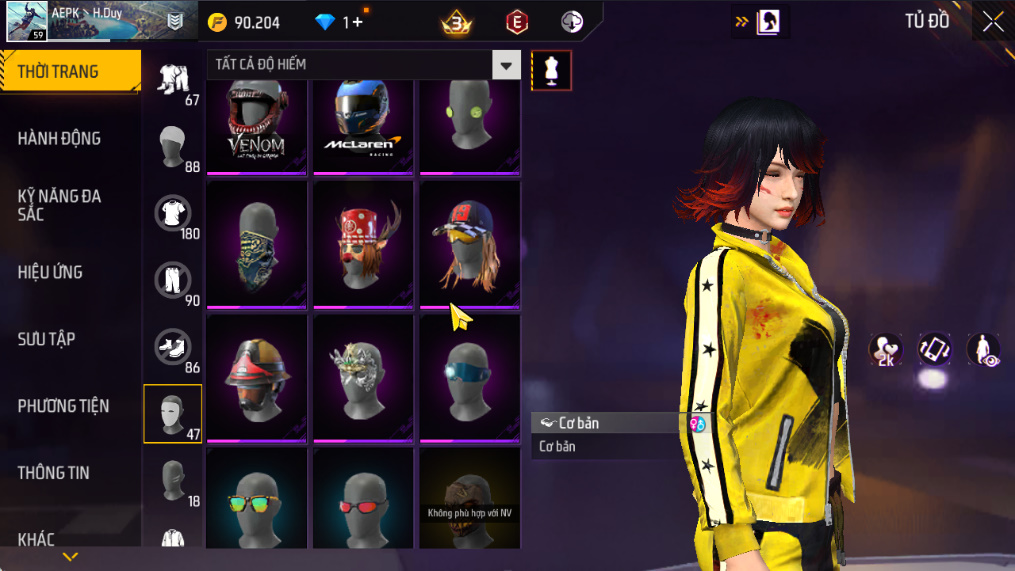Open the Kỹ Năng Đa Sắc tab
The image size is (1015, 571).
pyautogui.click(x=60, y=205)
